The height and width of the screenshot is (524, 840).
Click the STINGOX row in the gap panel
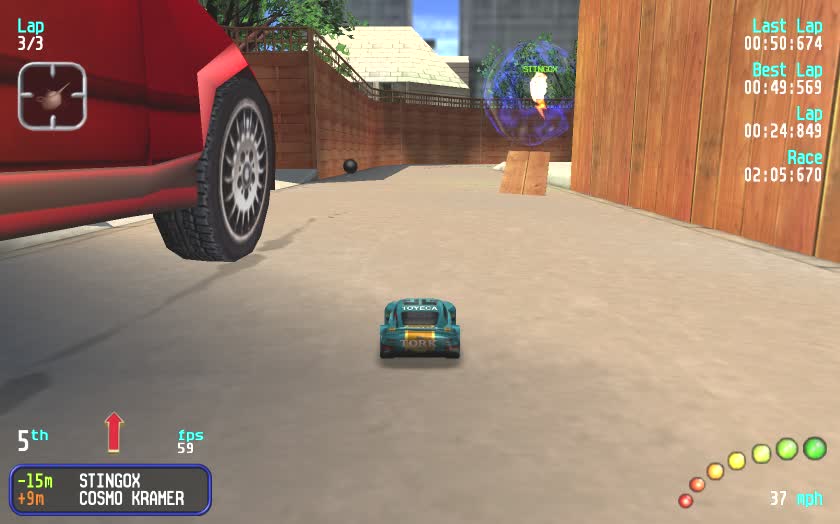pyautogui.click(x=110, y=481)
